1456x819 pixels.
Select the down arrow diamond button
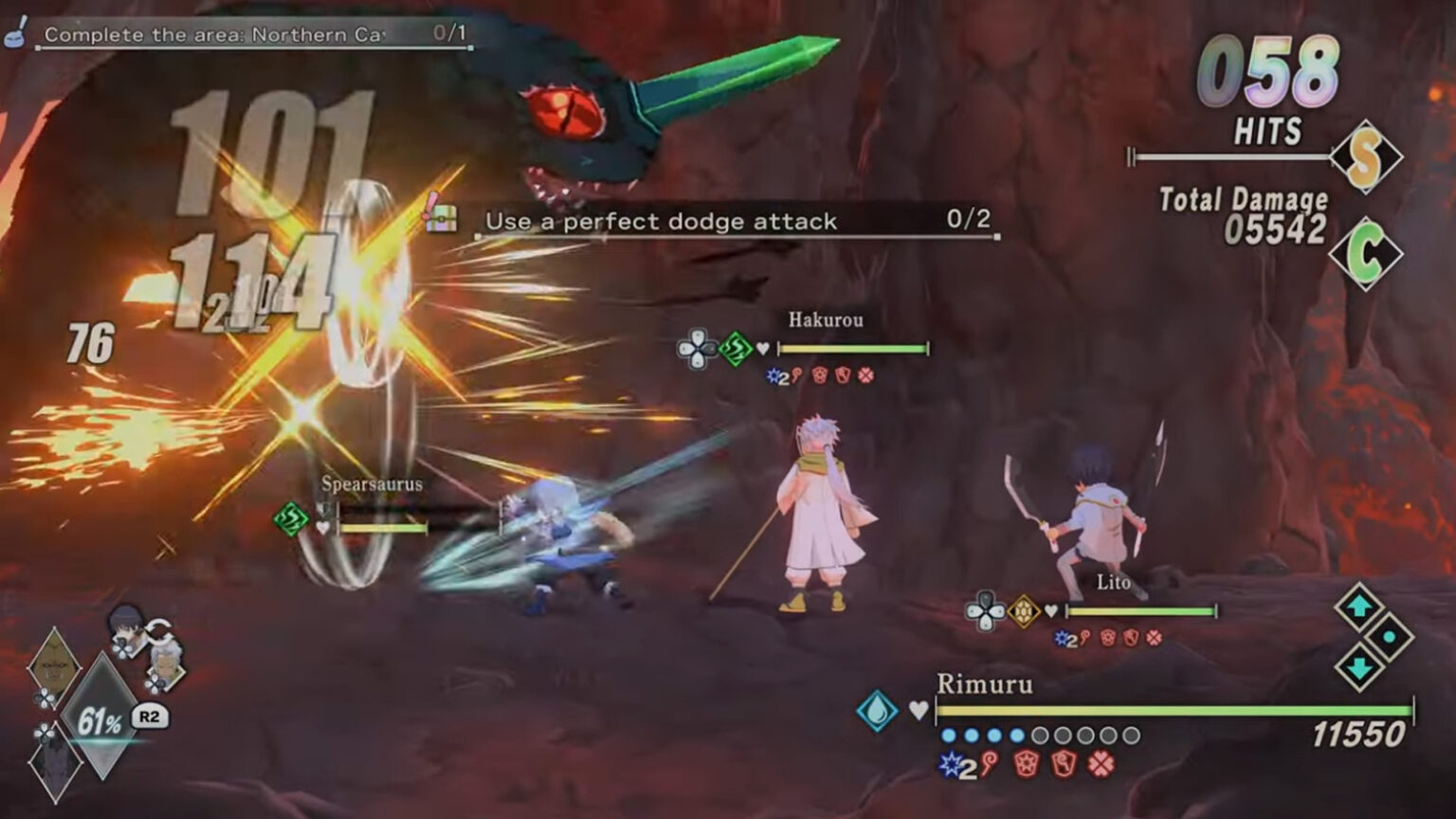(1358, 667)
